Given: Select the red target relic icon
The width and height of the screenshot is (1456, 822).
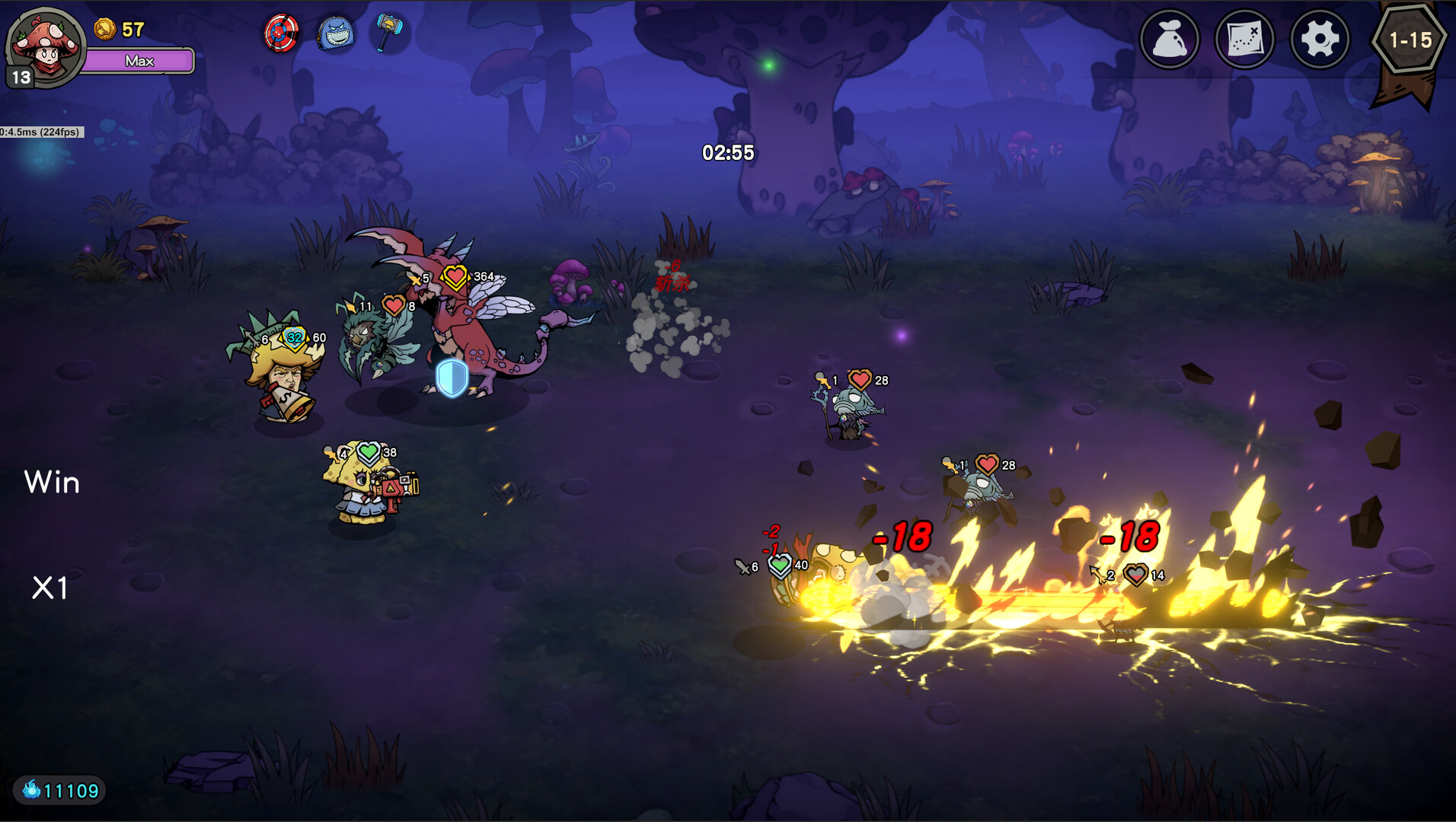Looking at the screenshot, I should (x=281, y=33).
